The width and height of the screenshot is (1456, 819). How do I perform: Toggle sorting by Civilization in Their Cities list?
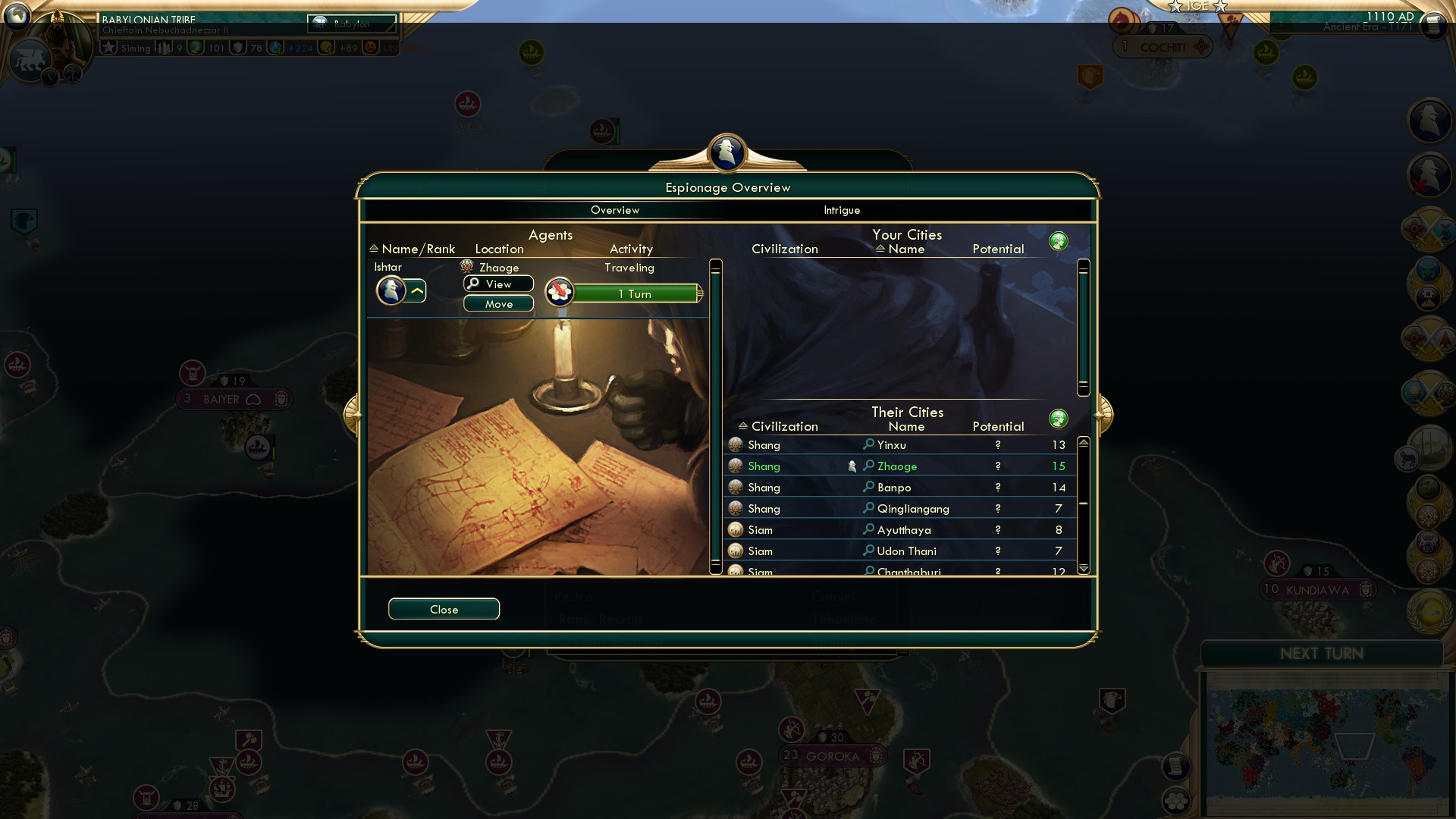point(784,426)
